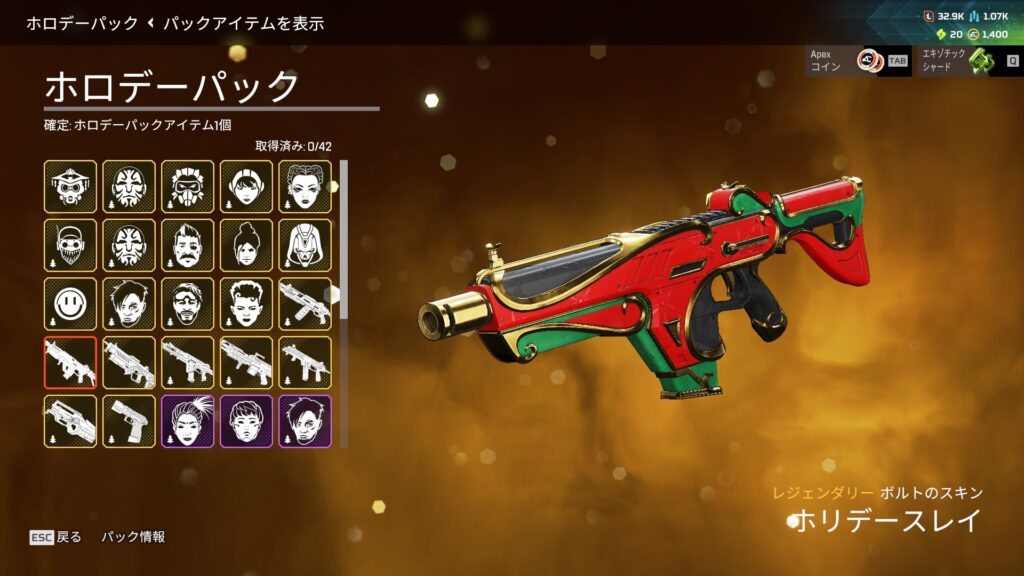
Task: Go back using the 戻る button
Action: pyautogui.click(x=56, y=537)
